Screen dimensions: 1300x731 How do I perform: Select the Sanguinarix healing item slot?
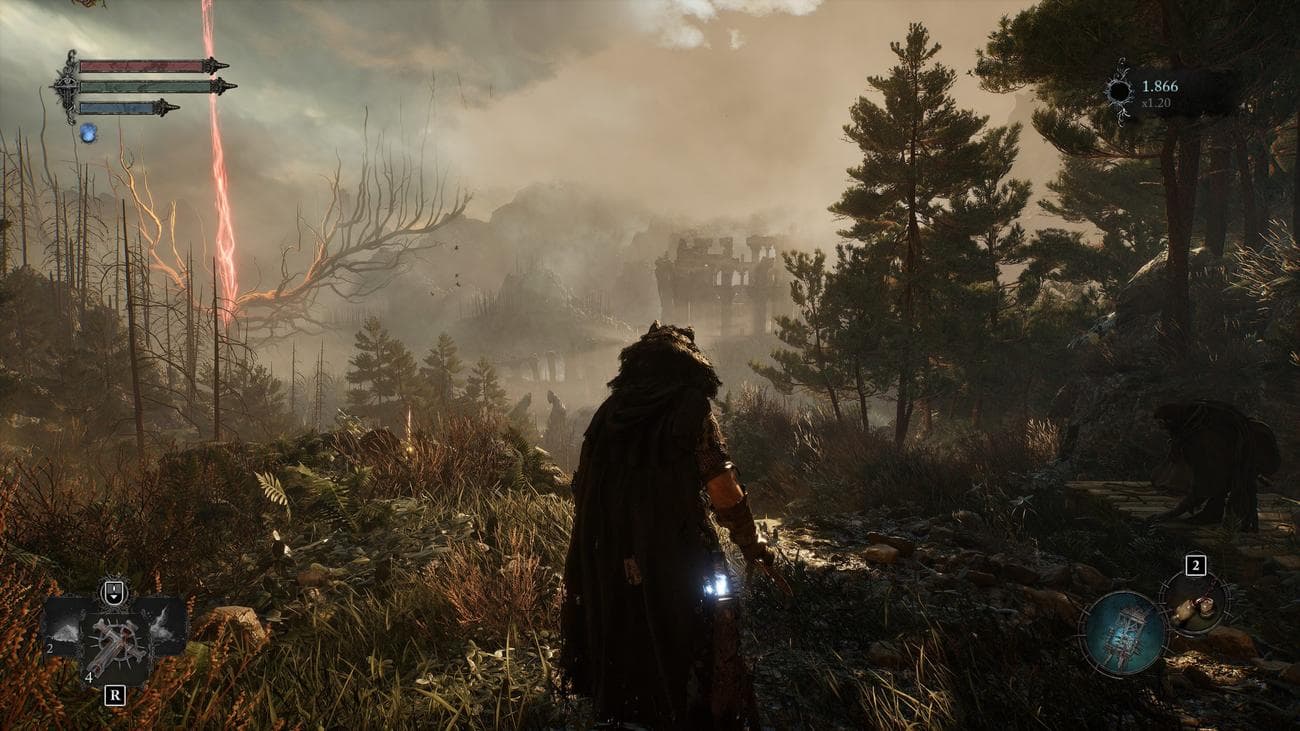click(116, 641)
